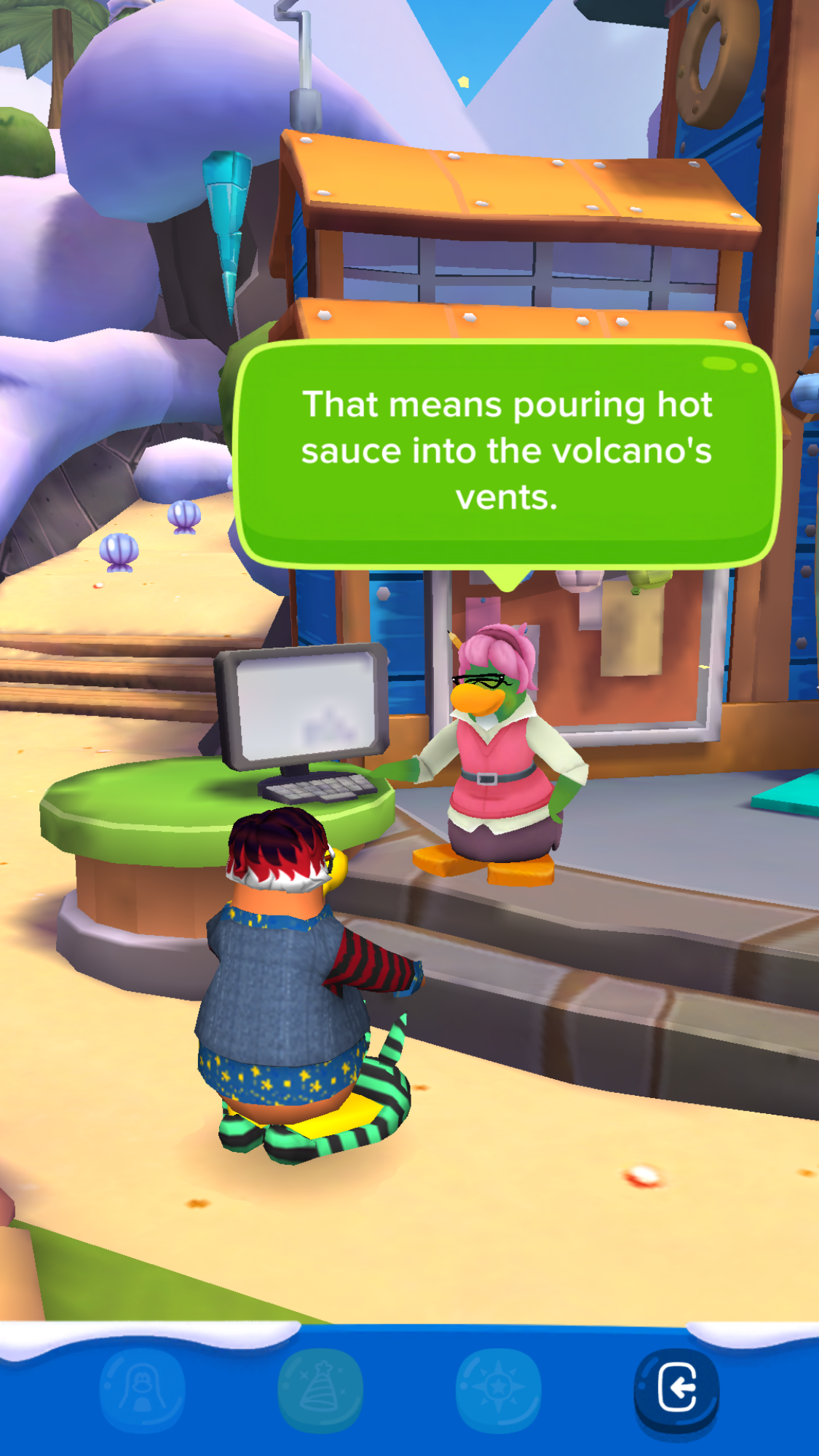Open the penguin profile icon
Viewport: 819px width, 1456px height.
(x=142, y=1388)
